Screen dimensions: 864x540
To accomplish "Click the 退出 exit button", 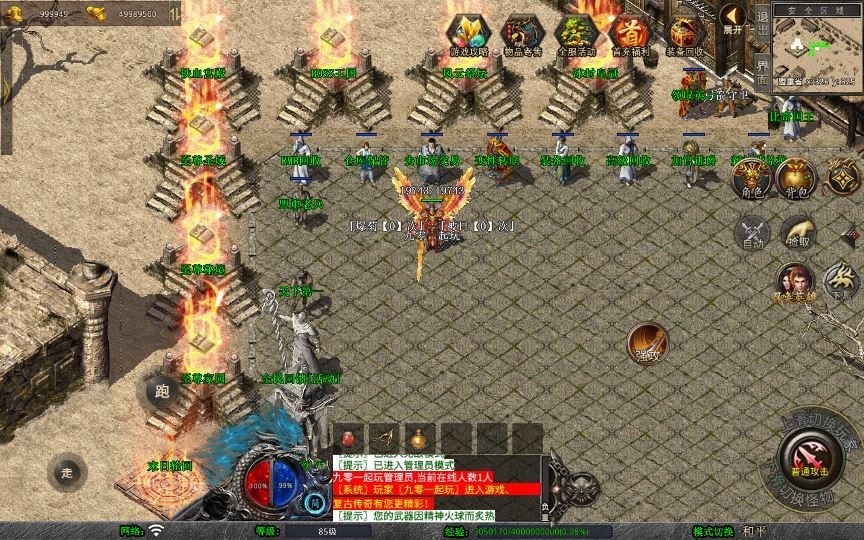I will [x=762, y=22].
